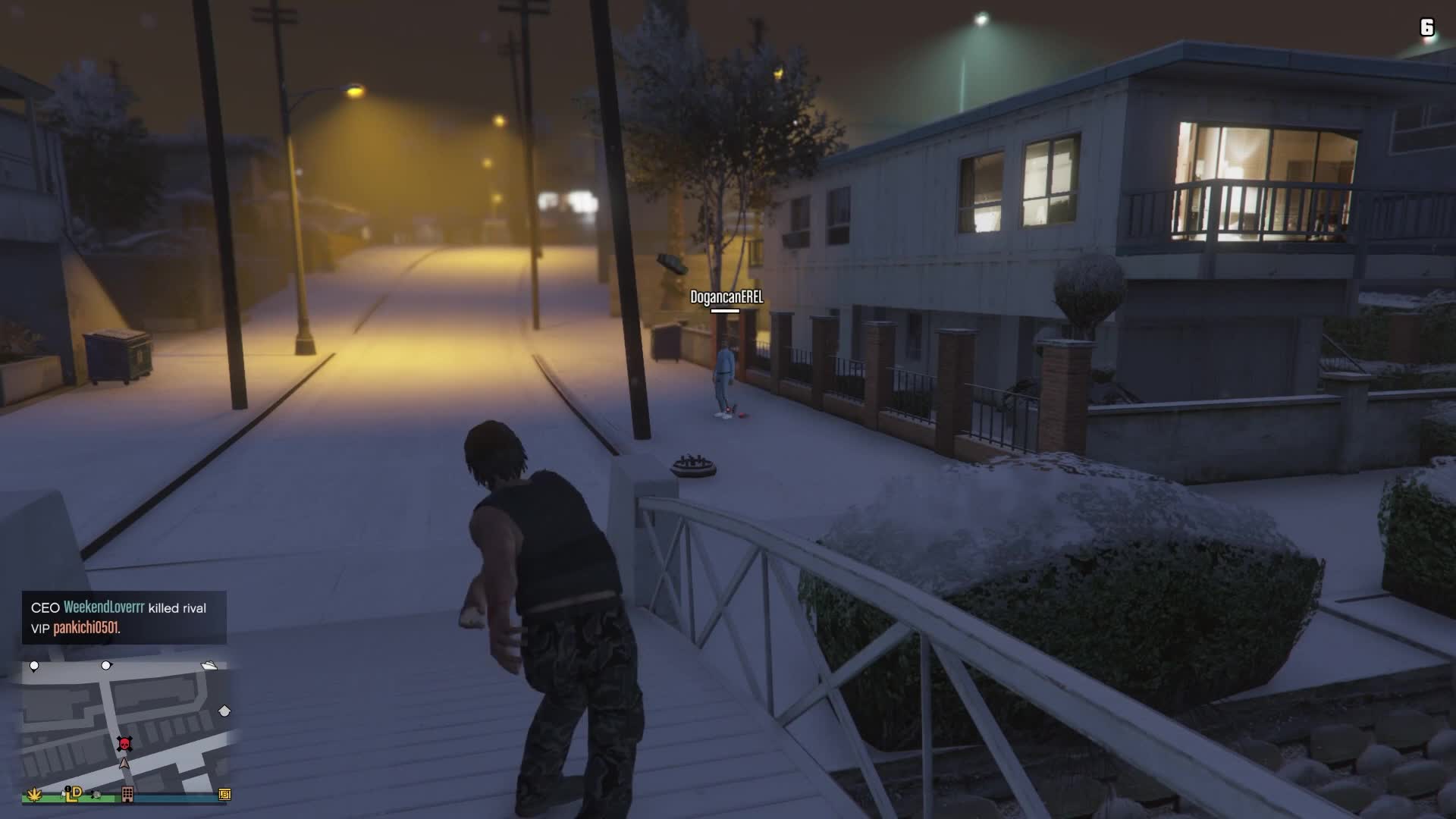Viewport: 1456px width, 819px height.
Task: Open the kill feed notification about WeekendLoverrr
Action: click(124, 617)
